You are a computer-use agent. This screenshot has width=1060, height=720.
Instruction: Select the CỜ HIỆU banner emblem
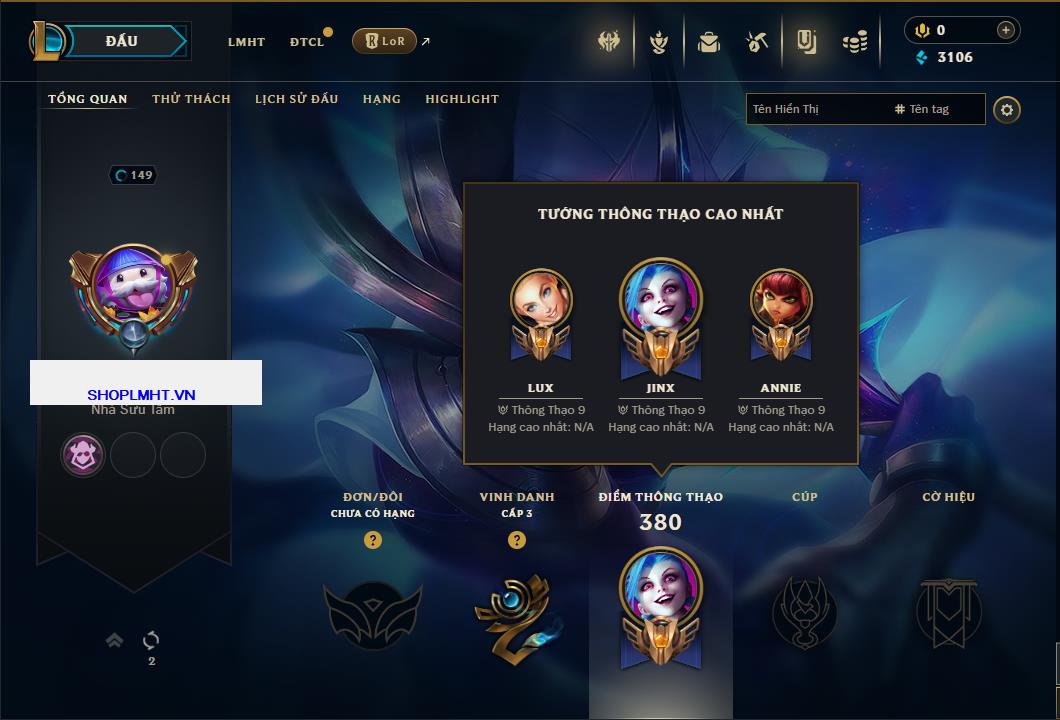tap(948, 611)
